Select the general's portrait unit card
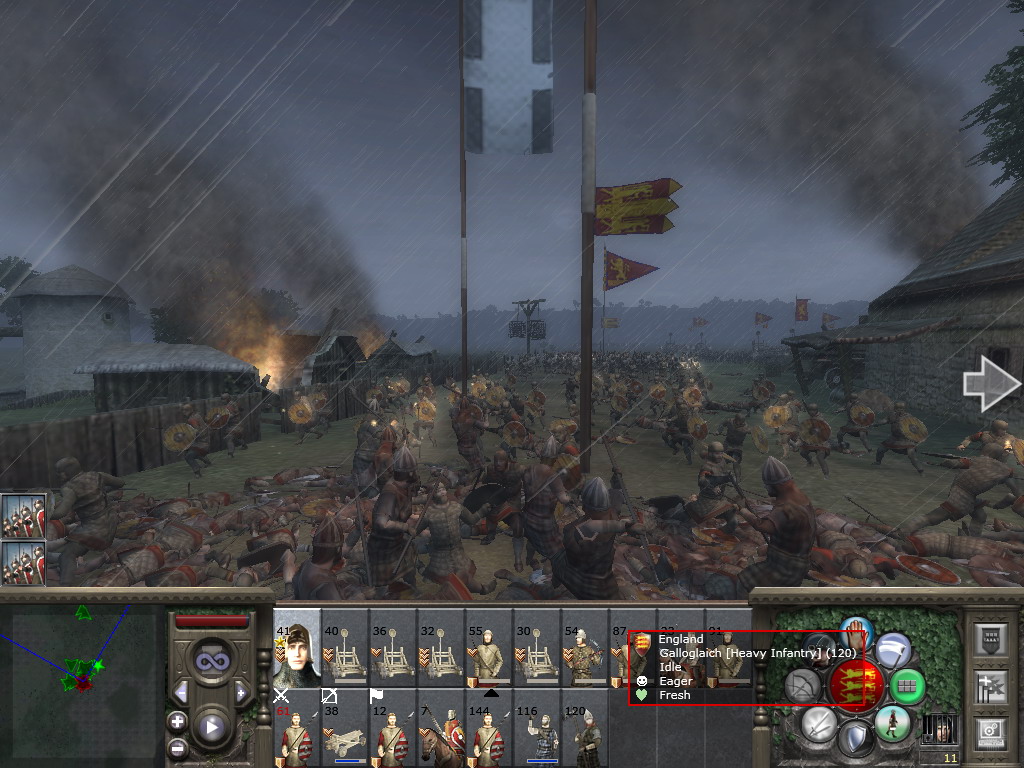The height and width of the screenshot is (768, 1024). (297, 648)
